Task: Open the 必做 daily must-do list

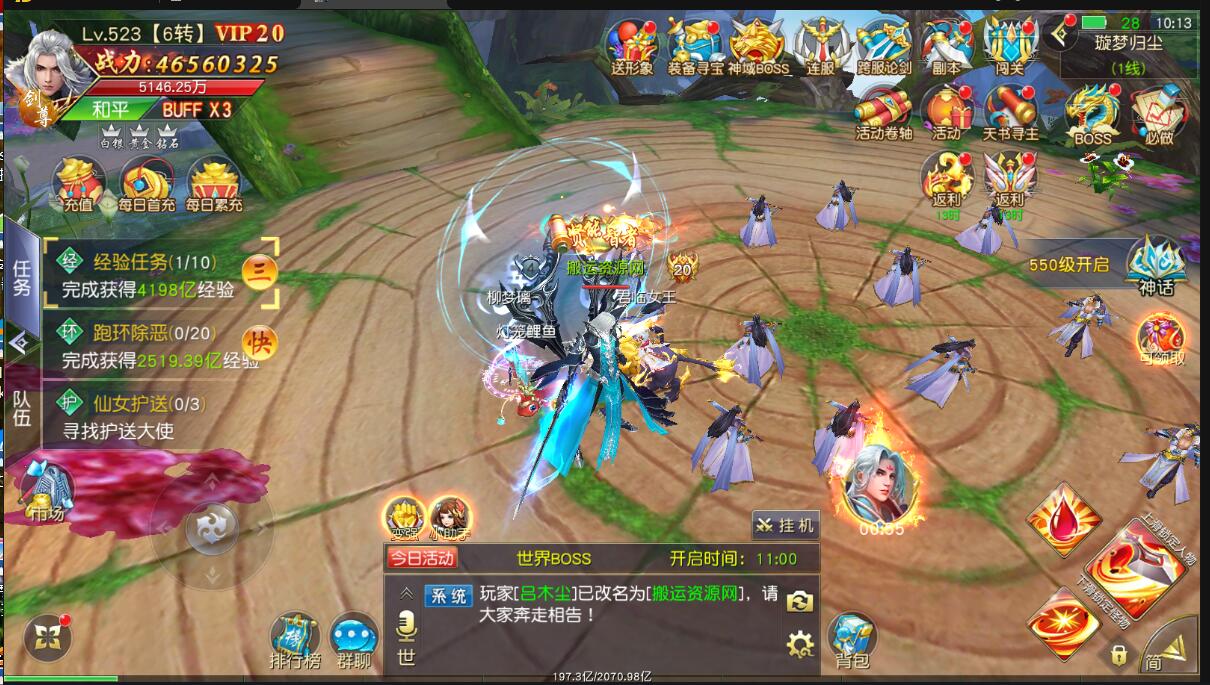Action: click(x=1160, y=115)
